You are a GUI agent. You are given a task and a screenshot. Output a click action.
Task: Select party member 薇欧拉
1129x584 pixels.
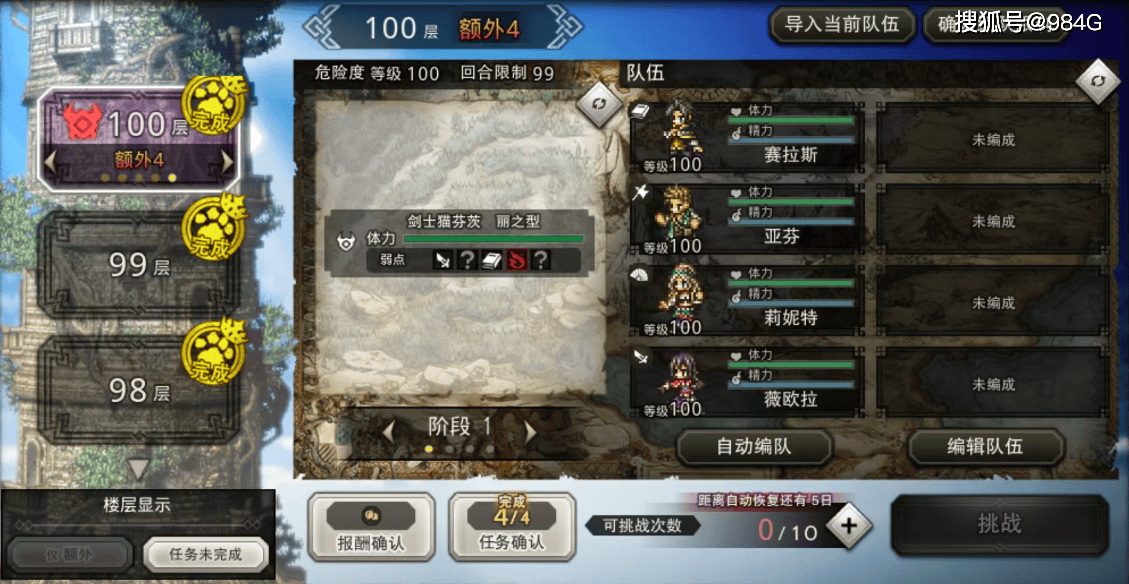click(747, 383)
